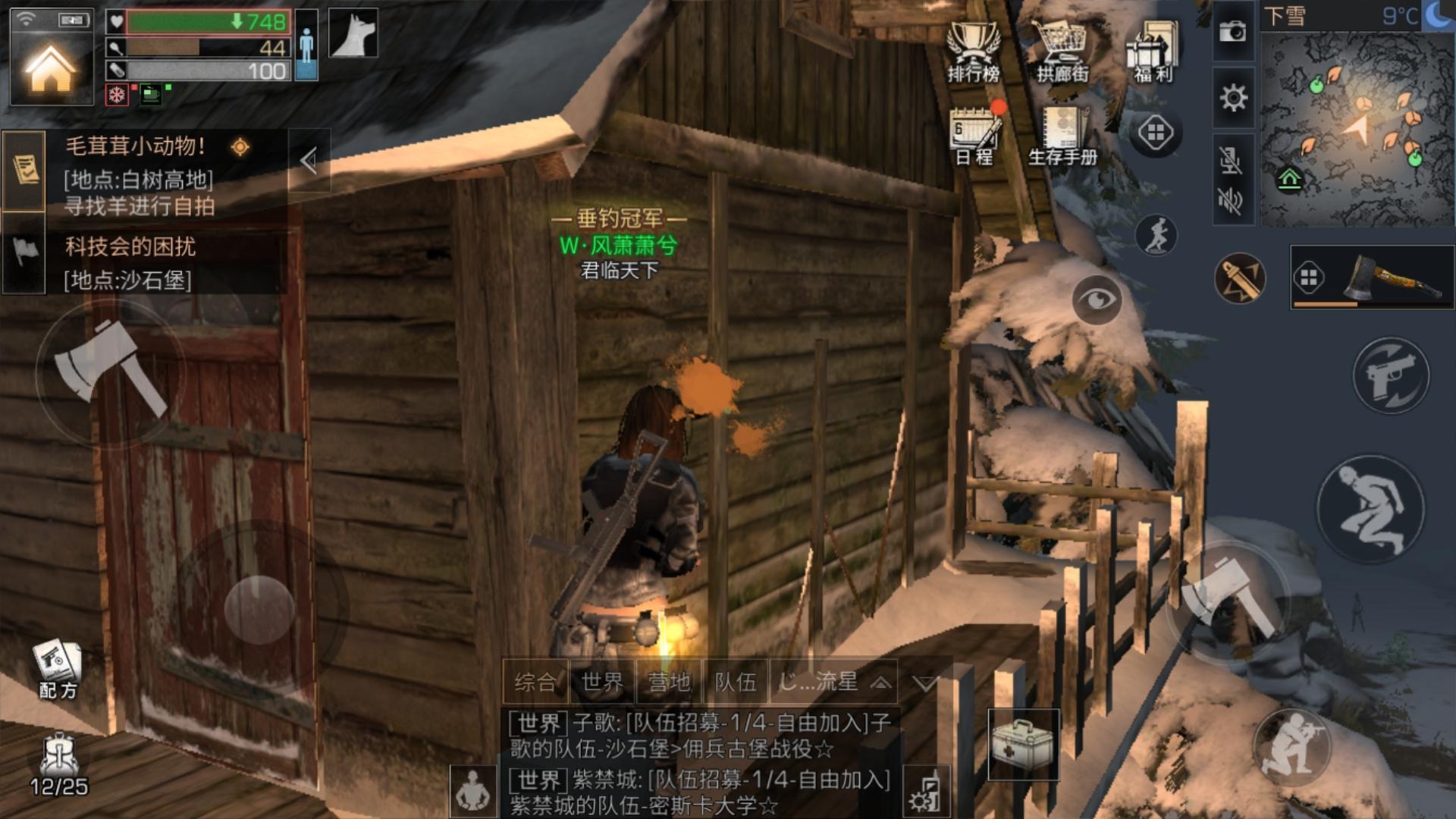Viewport: 1456px width, 819px height.
Task: Switch weapon with the pistol button
Action: (x=1391, y=376)
